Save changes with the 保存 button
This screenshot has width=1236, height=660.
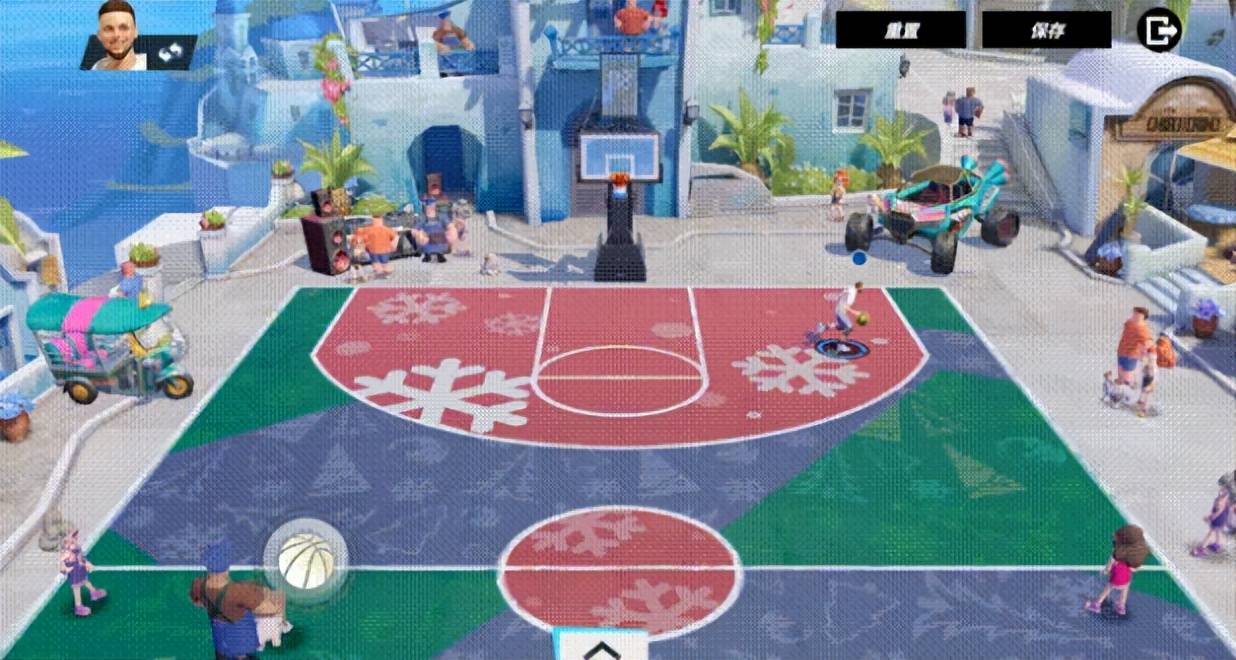coord(1046,30)
